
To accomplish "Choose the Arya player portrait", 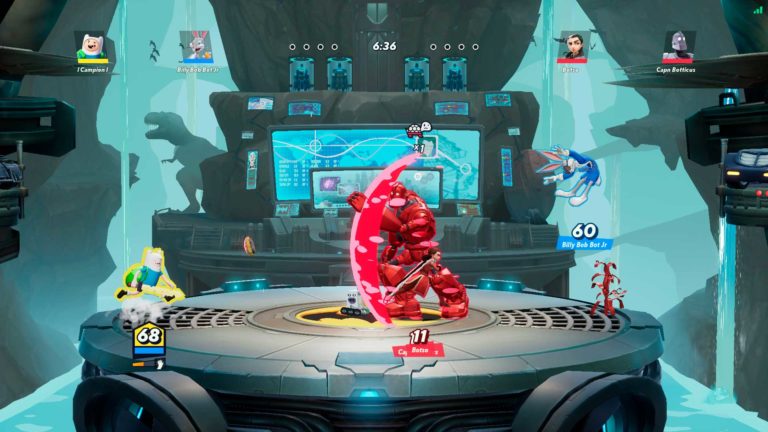I will pyautogui.click(x=572, y=46).
